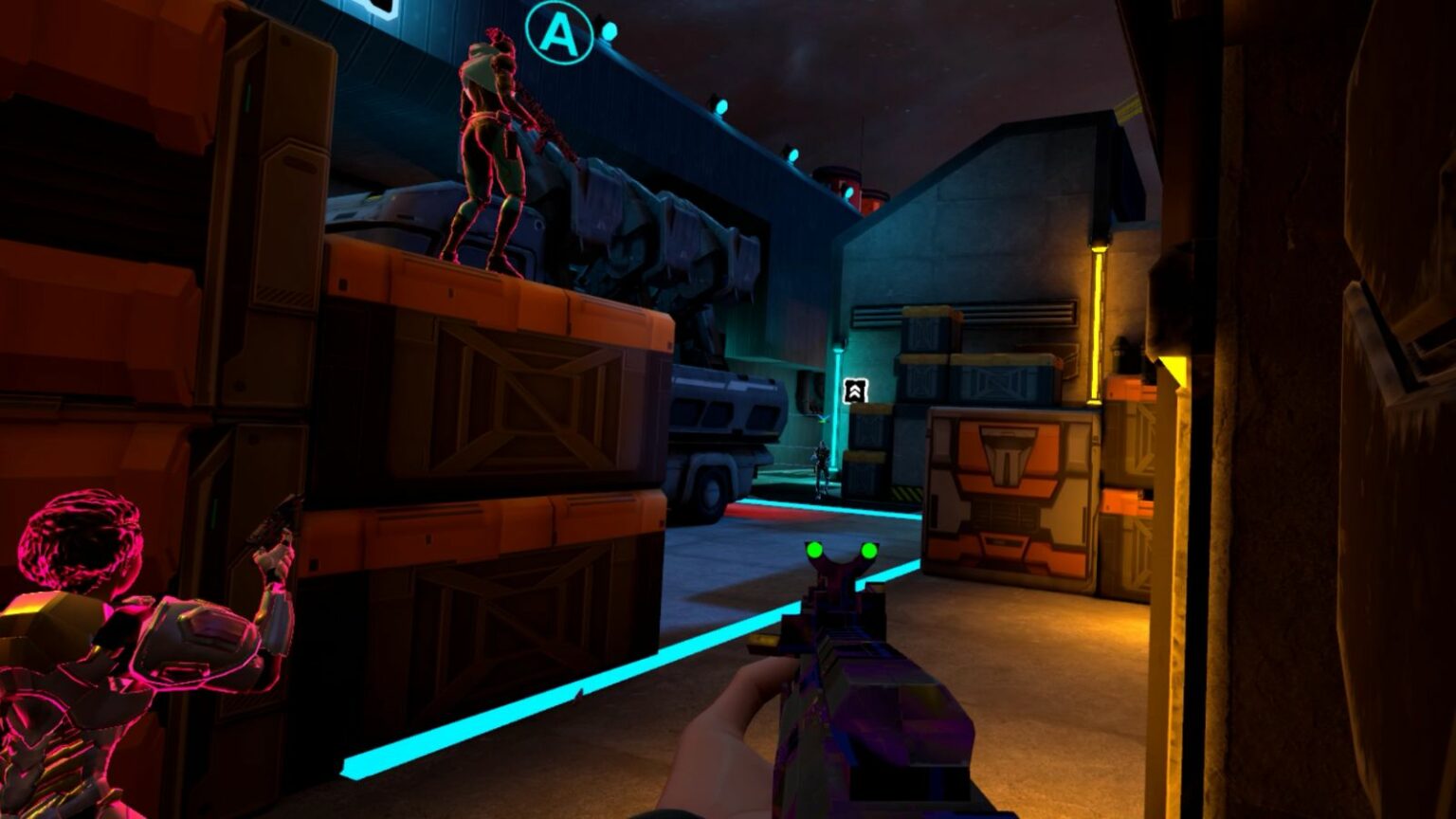Click the left green dot on the rifle sight
This screenshot has height=819, width=1456.
(x=814, y=548)
